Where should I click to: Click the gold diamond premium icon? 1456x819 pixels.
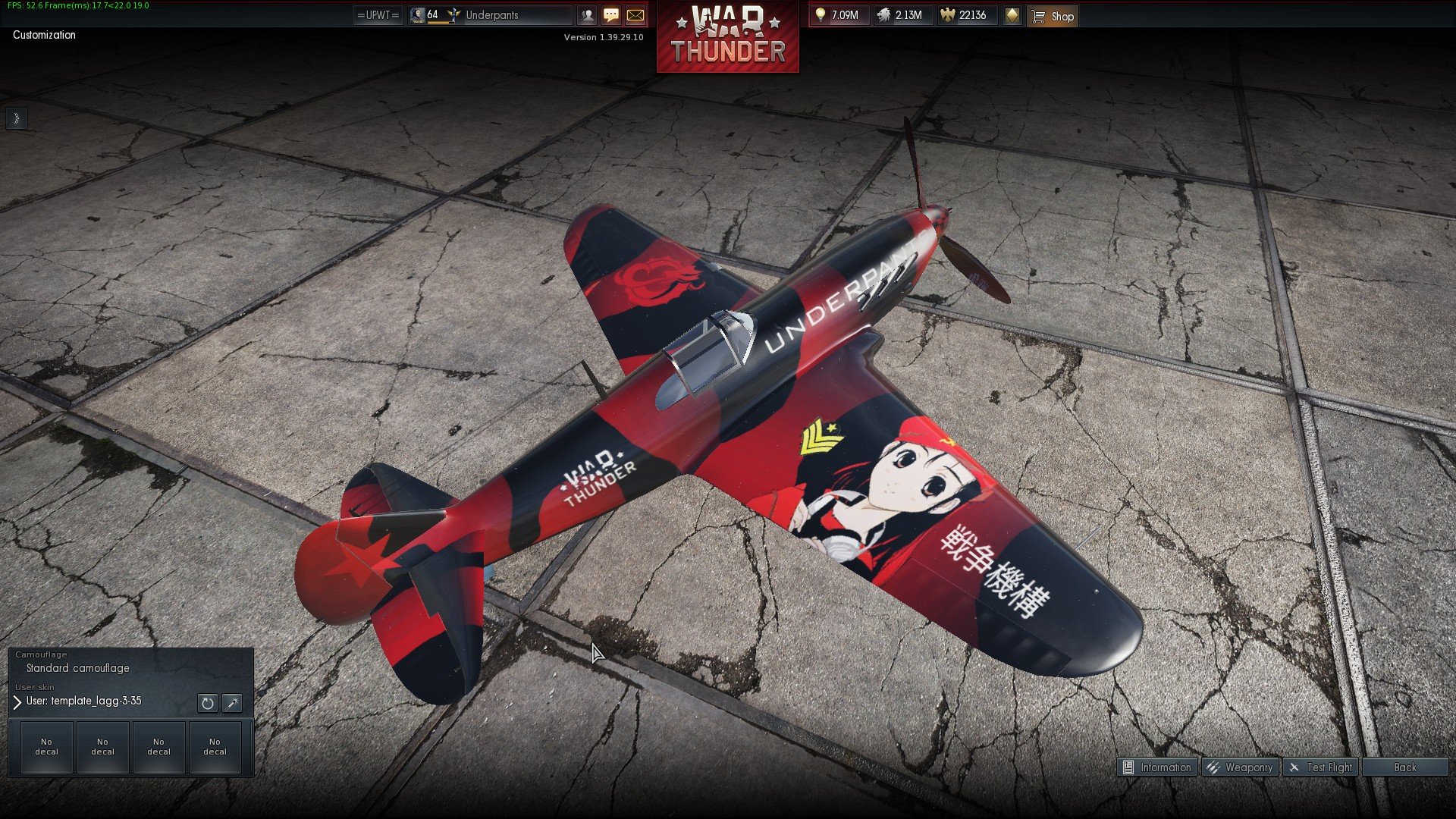click(1012, 15)
